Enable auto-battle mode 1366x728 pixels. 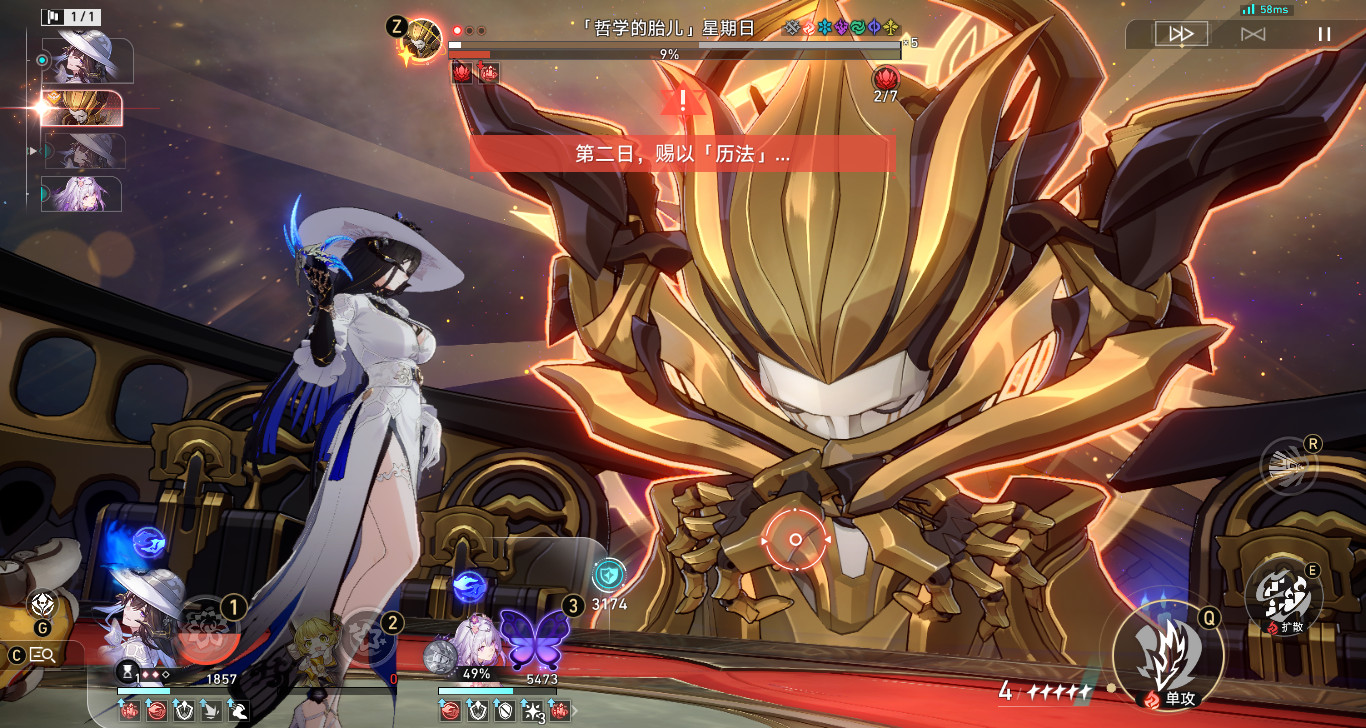[1253, 34]
